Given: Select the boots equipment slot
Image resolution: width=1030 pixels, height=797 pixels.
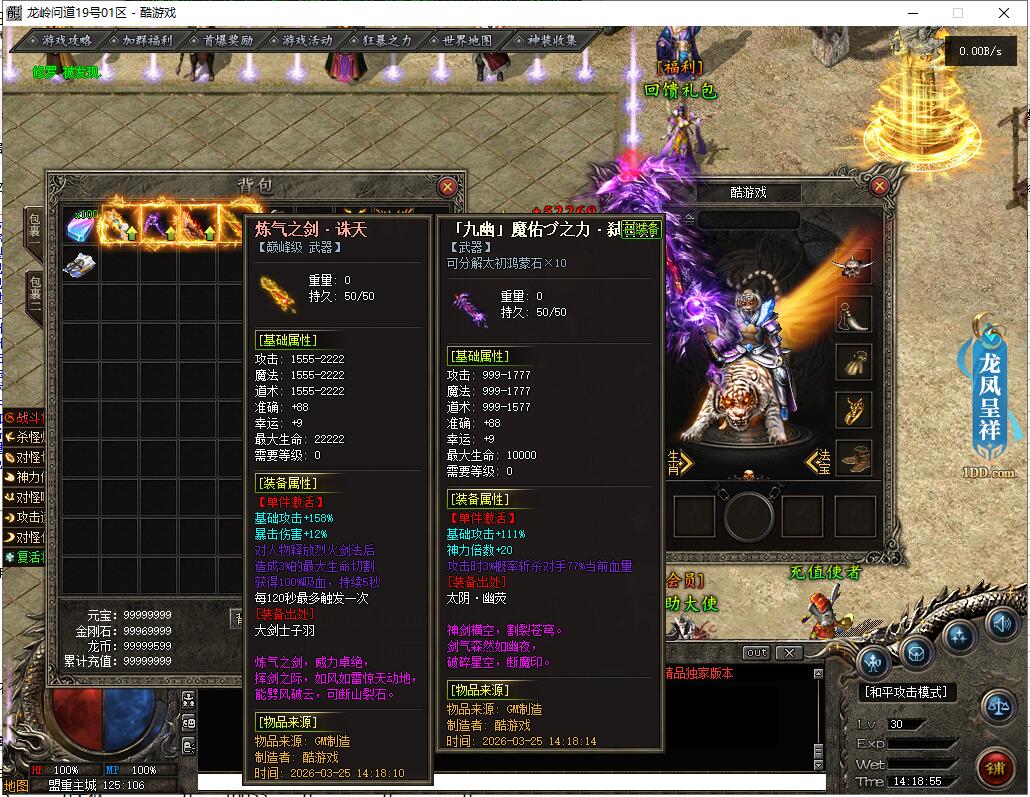Looking at the screenshot, I should [853, 458].
